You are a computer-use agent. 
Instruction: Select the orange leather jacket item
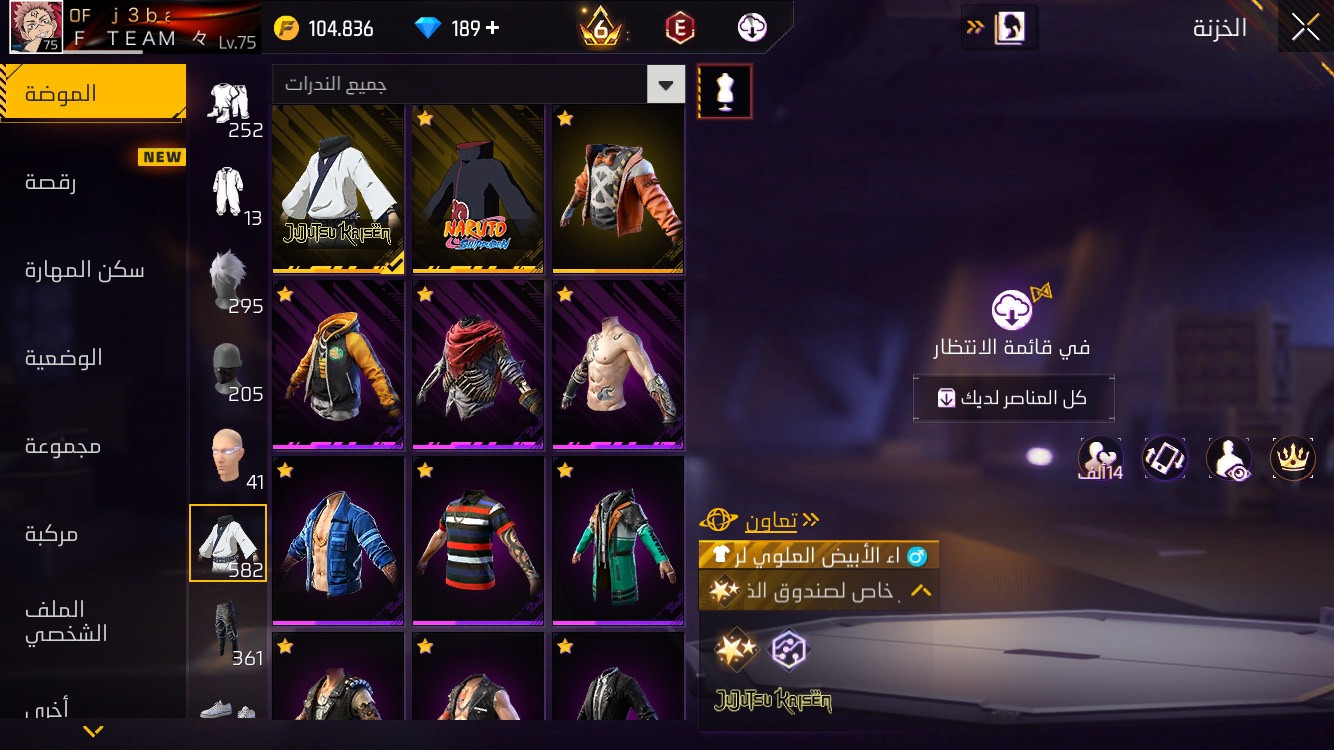tap(618, 189)
